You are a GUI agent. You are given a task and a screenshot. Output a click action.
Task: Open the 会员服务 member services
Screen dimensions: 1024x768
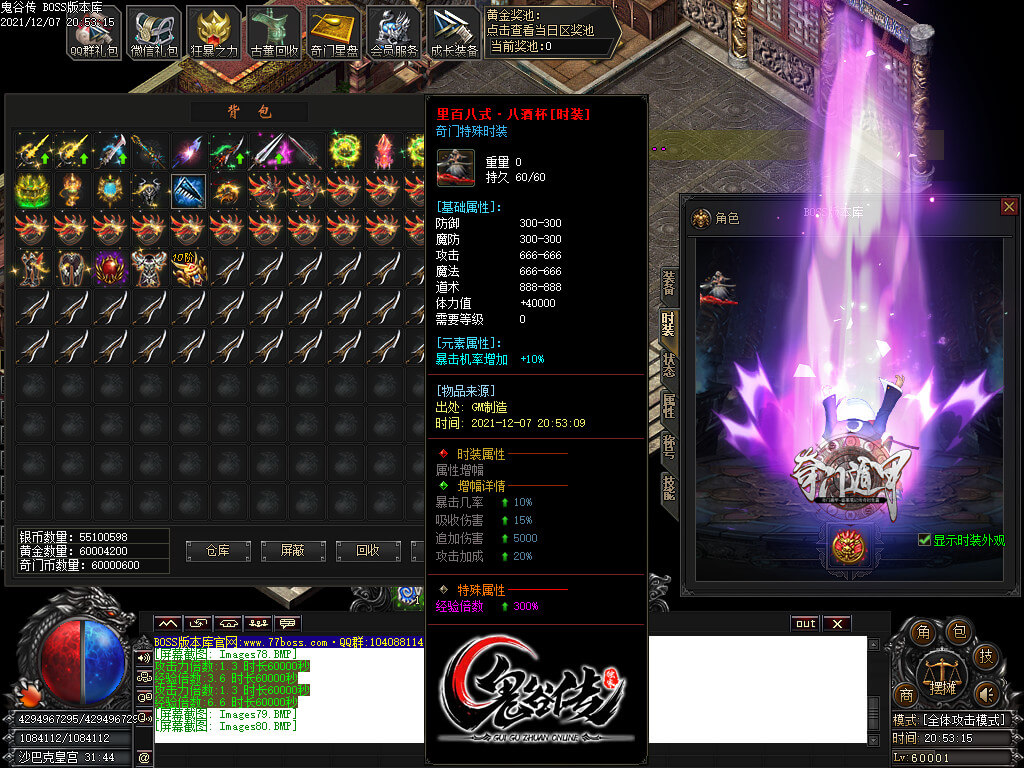pos(393,32)
